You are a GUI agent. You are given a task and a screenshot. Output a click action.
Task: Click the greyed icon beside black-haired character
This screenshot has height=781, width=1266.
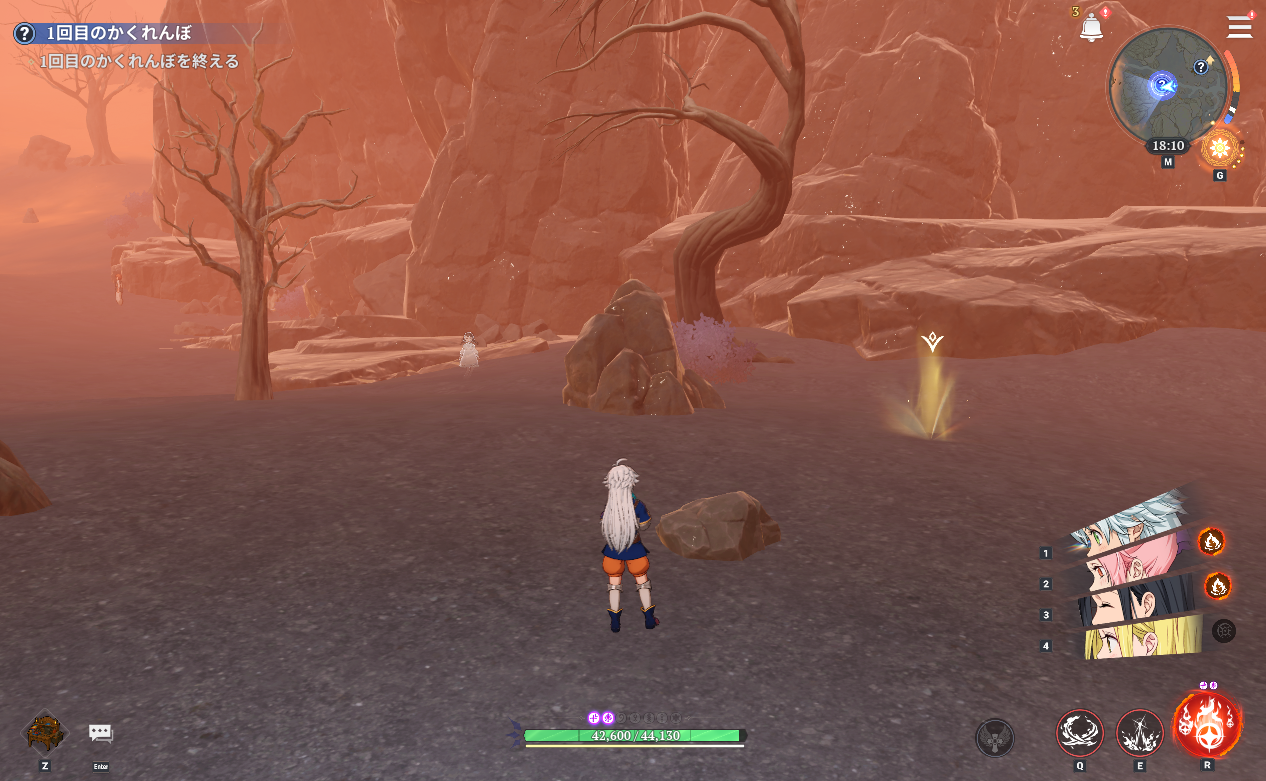[x=1223, y=630]
